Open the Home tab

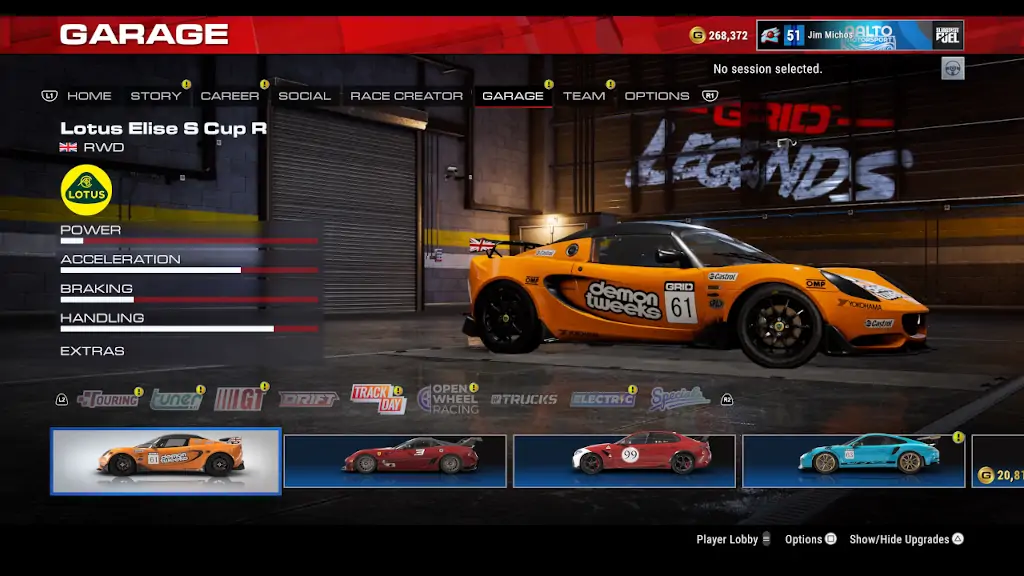click(89, 96)
